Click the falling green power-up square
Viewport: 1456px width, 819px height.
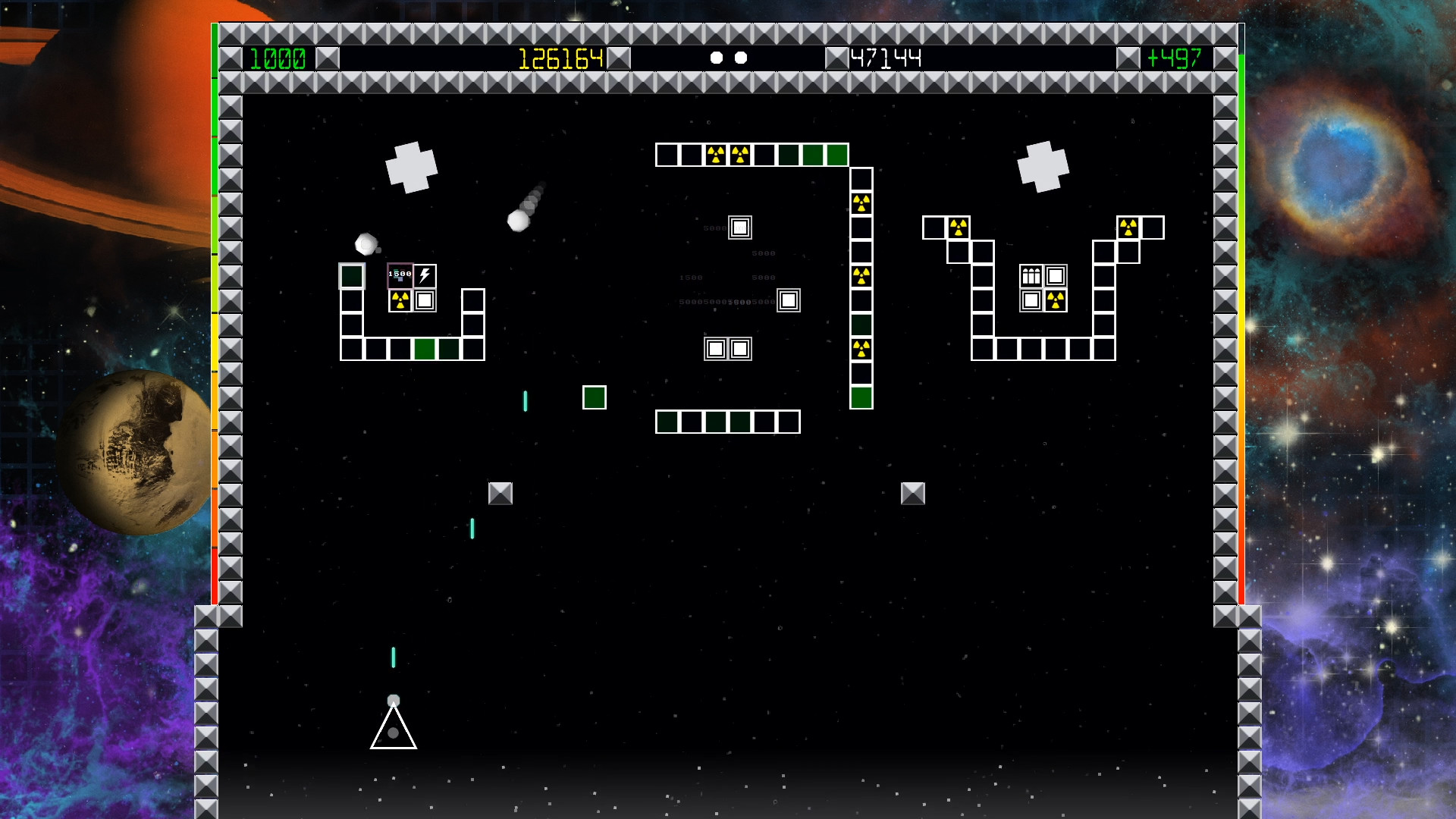click(x=595, y=397)
